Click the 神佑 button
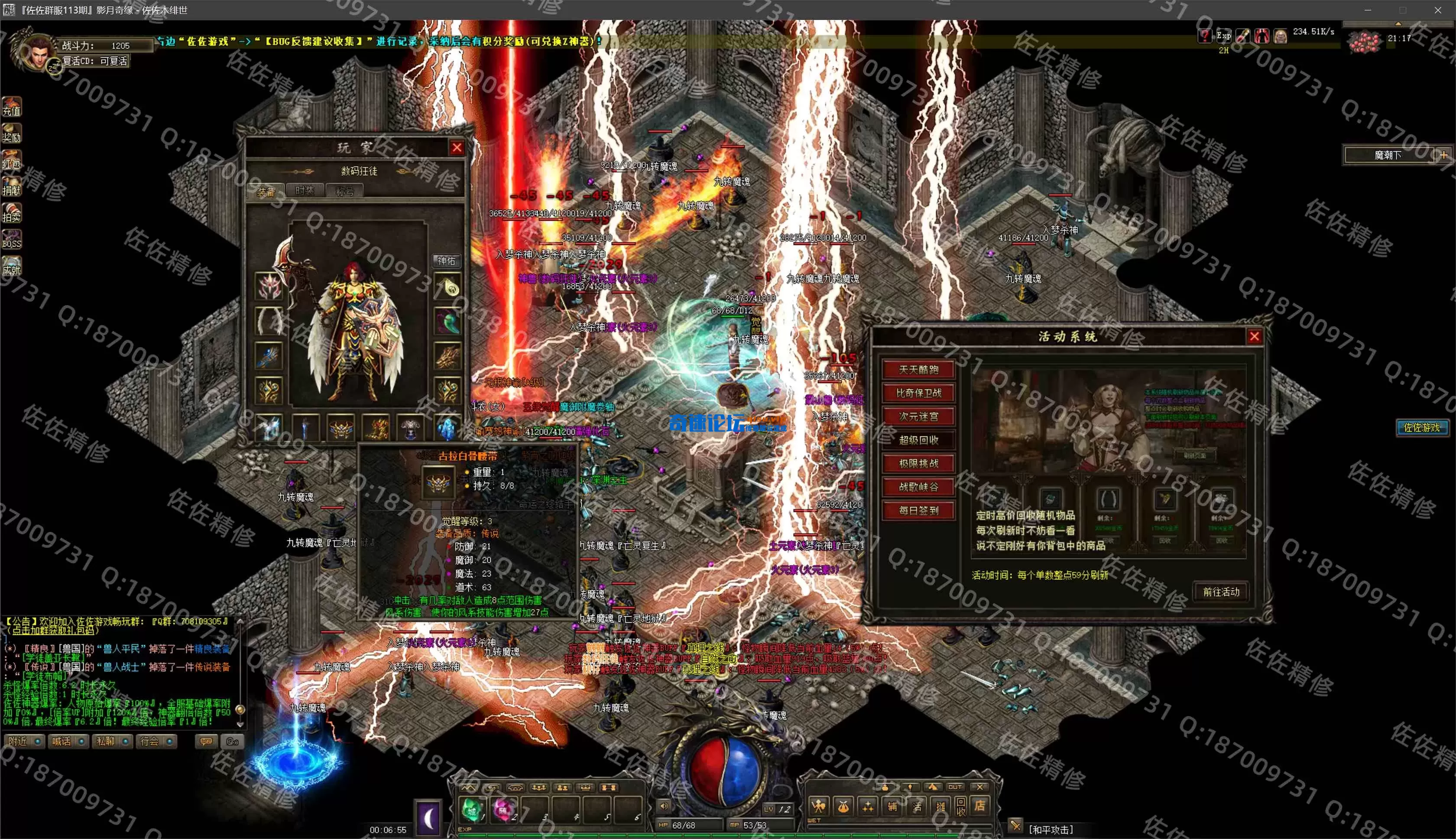The width and height of the screenshot is (1456, 839). click(x=446, y=261)
